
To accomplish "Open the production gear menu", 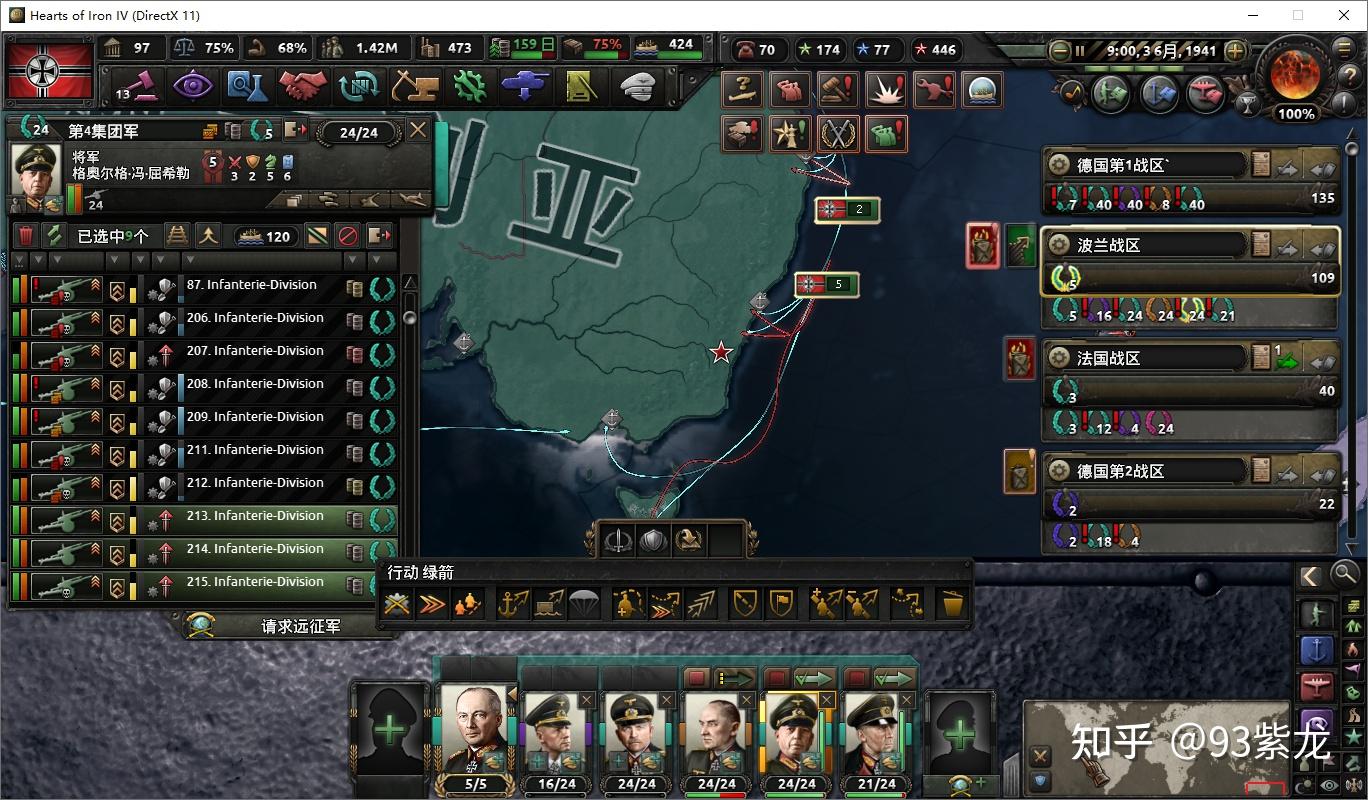I will [469, 86].
